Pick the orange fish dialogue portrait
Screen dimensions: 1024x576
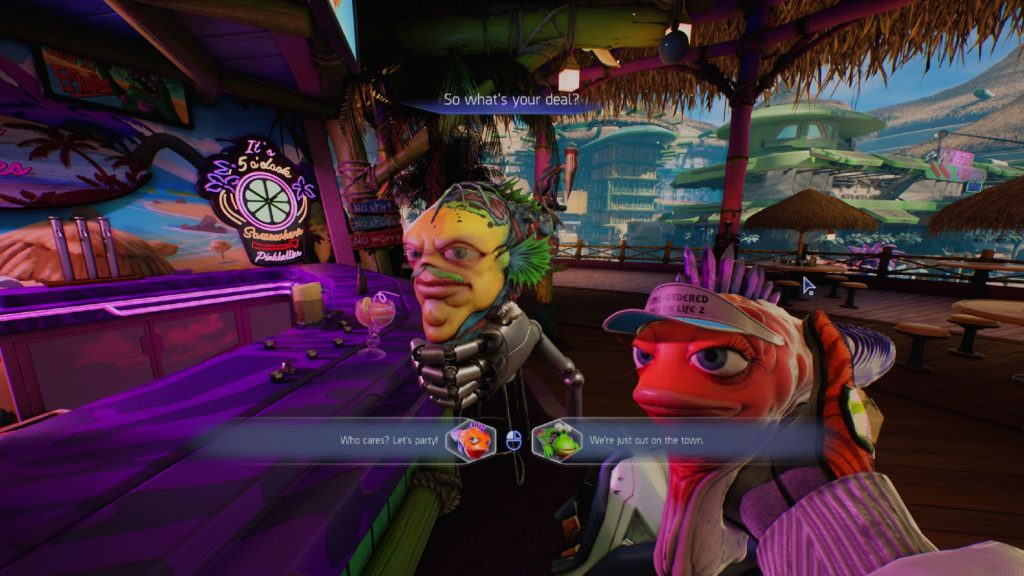click(x=471, y=440)
